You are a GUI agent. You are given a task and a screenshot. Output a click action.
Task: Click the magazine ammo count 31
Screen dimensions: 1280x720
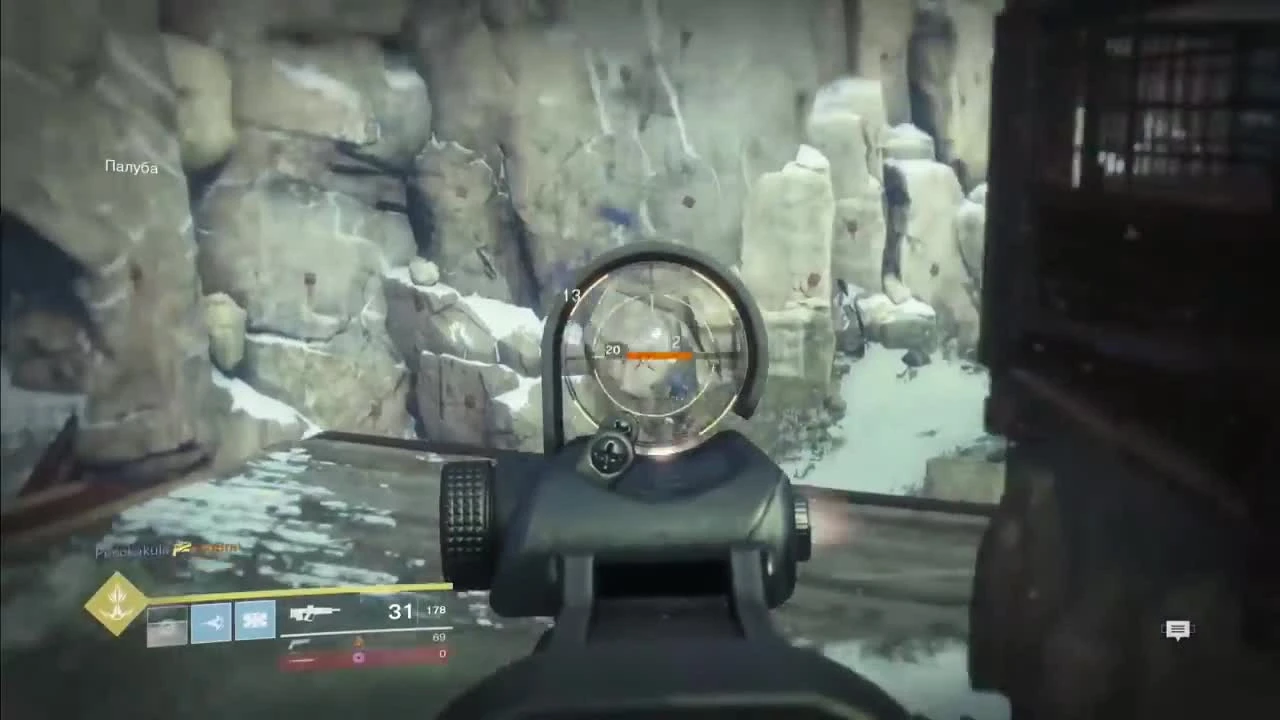(400, 612)
